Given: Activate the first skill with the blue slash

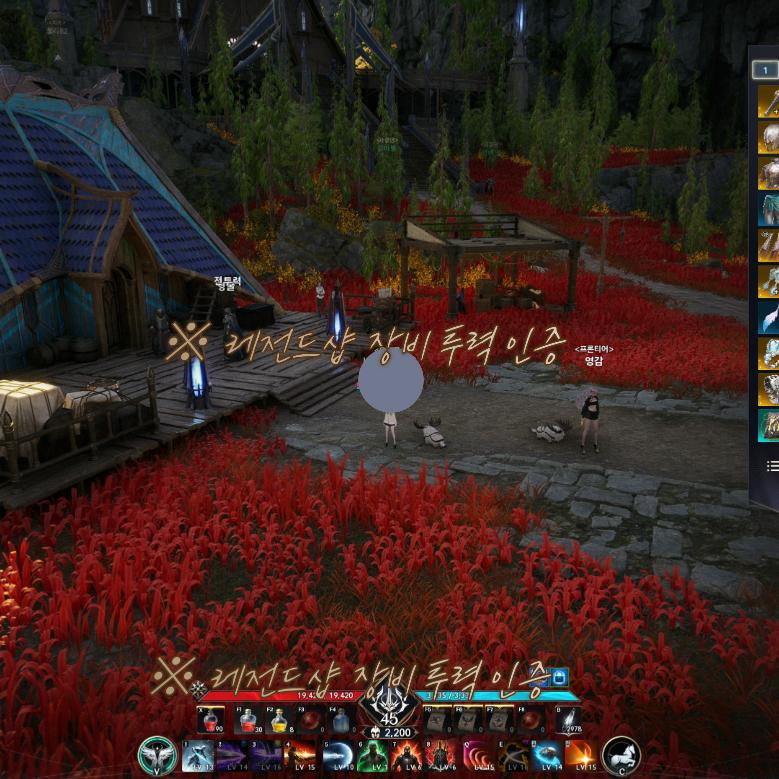Looking at the screenshot, I should pyautogui.click(x=197, y=755).
